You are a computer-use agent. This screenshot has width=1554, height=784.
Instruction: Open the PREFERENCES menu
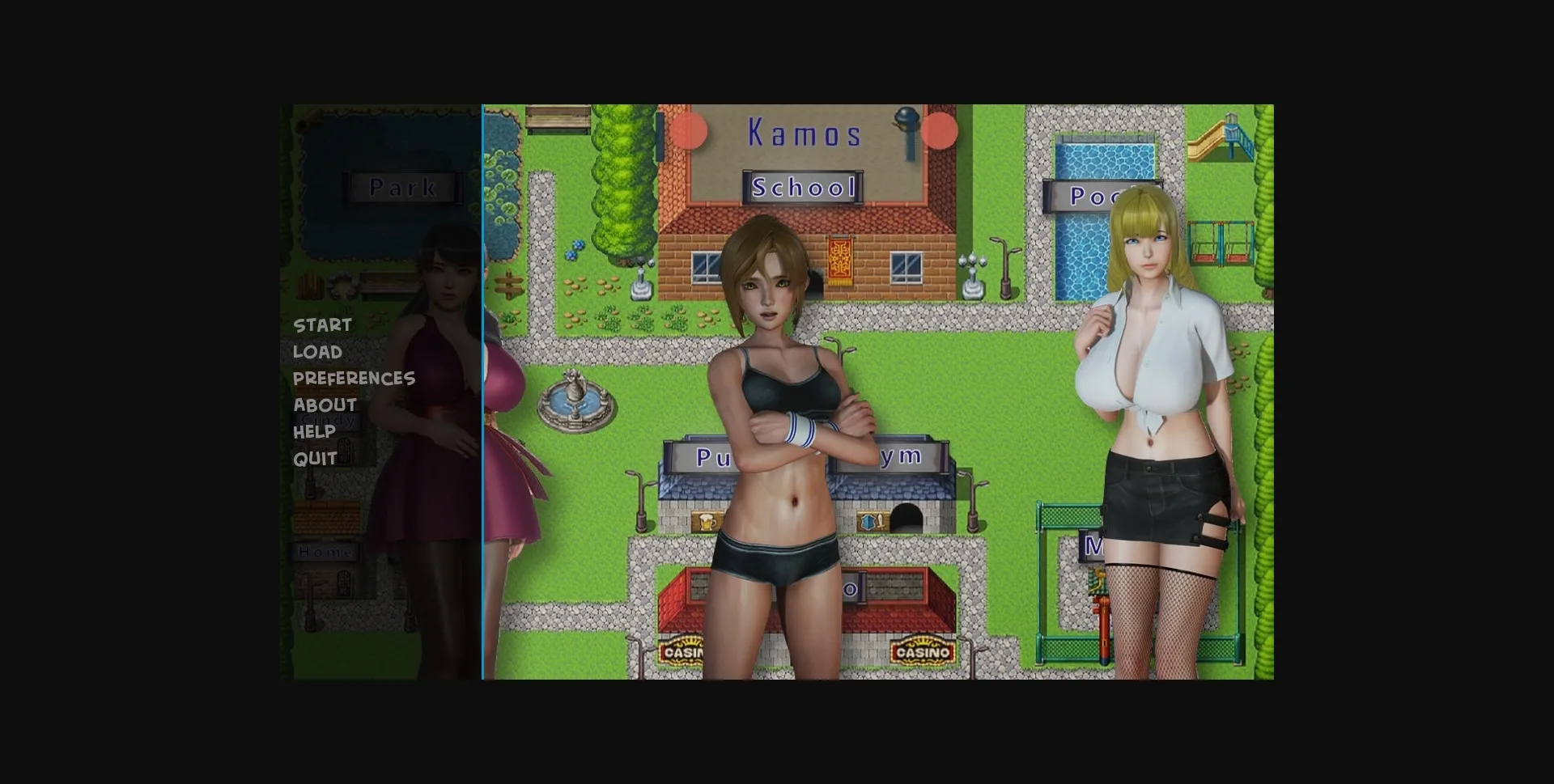click(354, 378)
